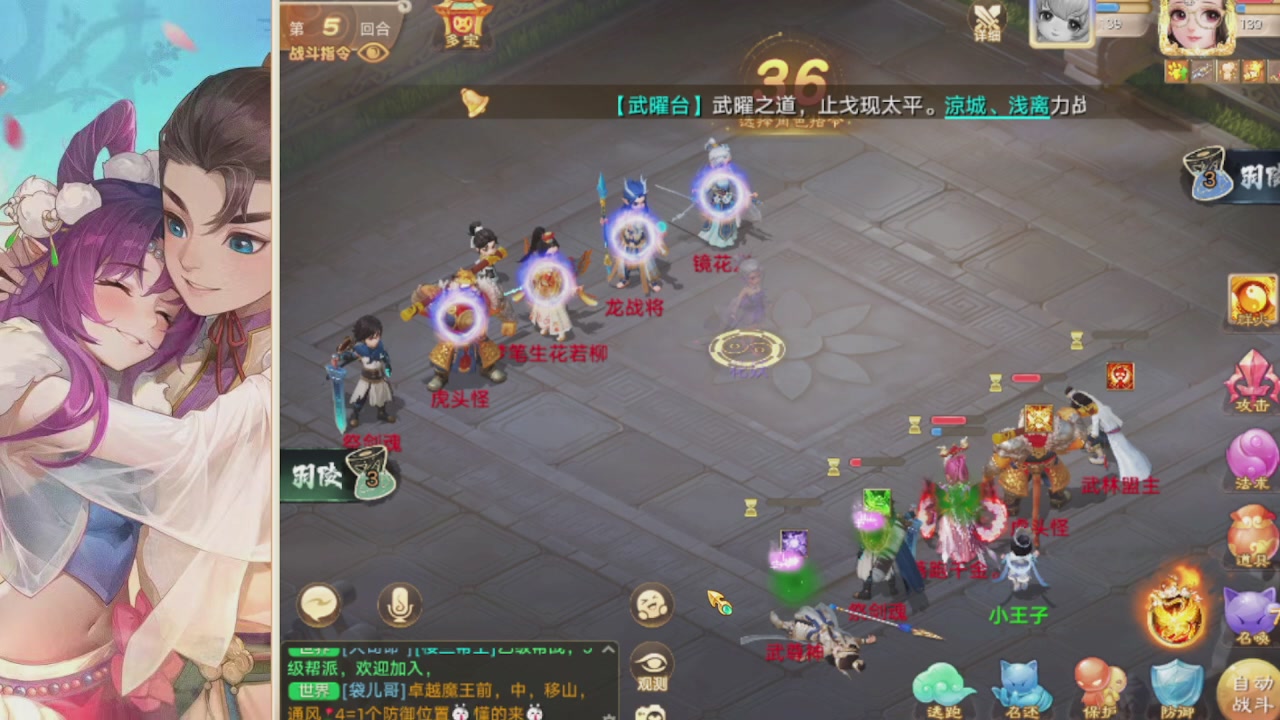Use the 逃跑 flee cloud icon
The width and height of the screenshot is (1280, 720).
click(x=941, y=685)
